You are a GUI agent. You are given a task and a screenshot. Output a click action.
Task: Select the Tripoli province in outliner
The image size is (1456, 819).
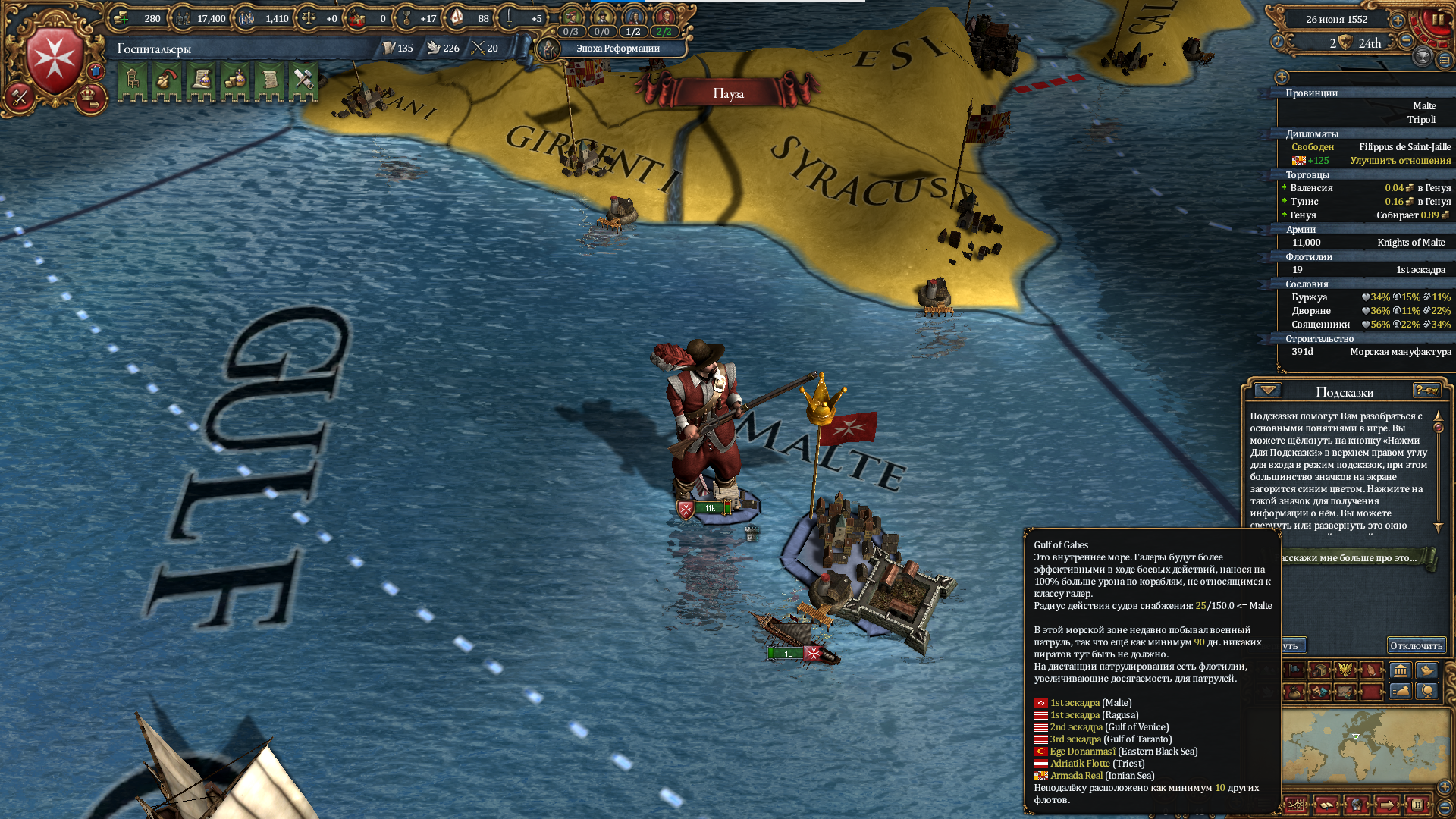[x=1421, y=120]
